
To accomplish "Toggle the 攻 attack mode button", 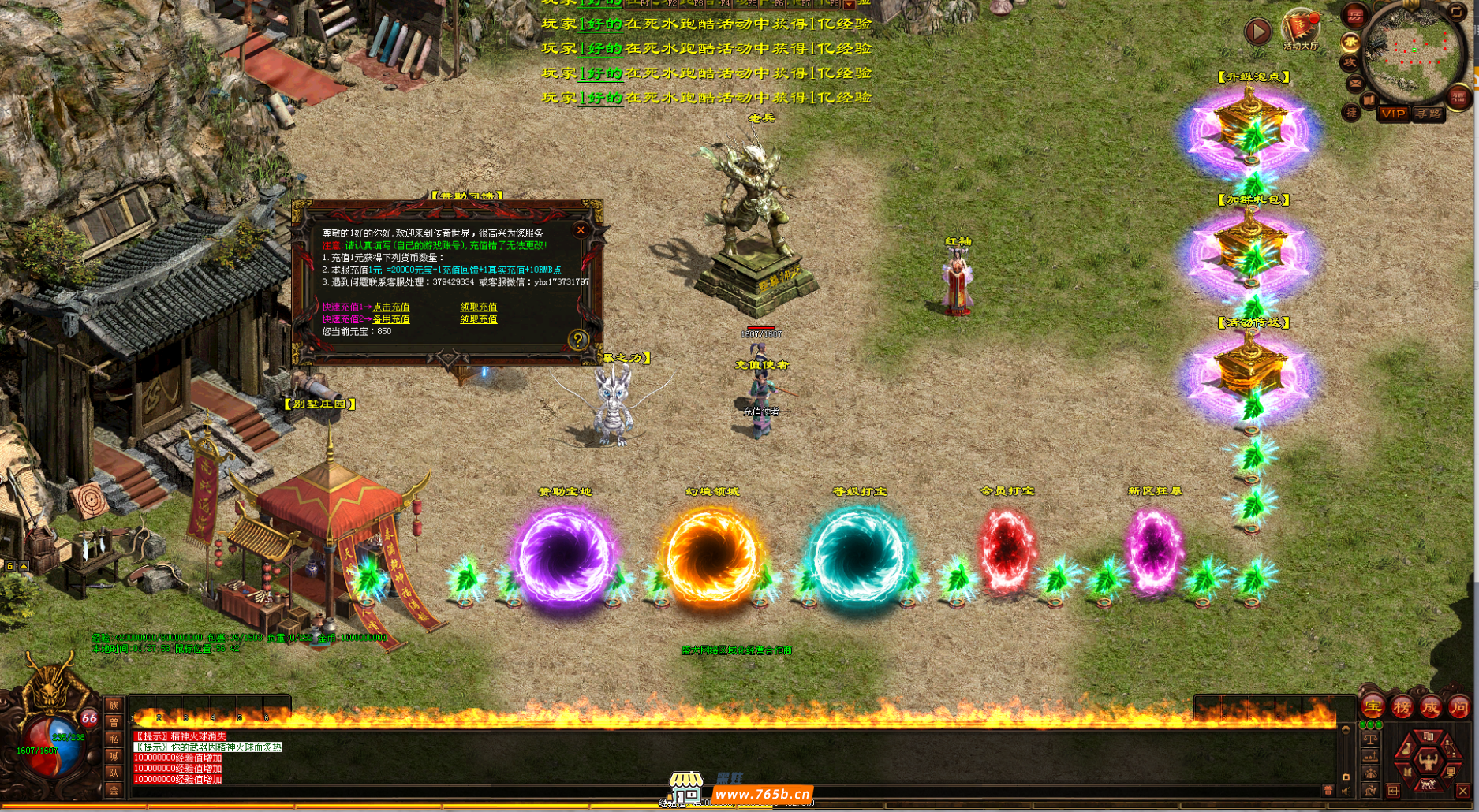I will [1350, 61].
